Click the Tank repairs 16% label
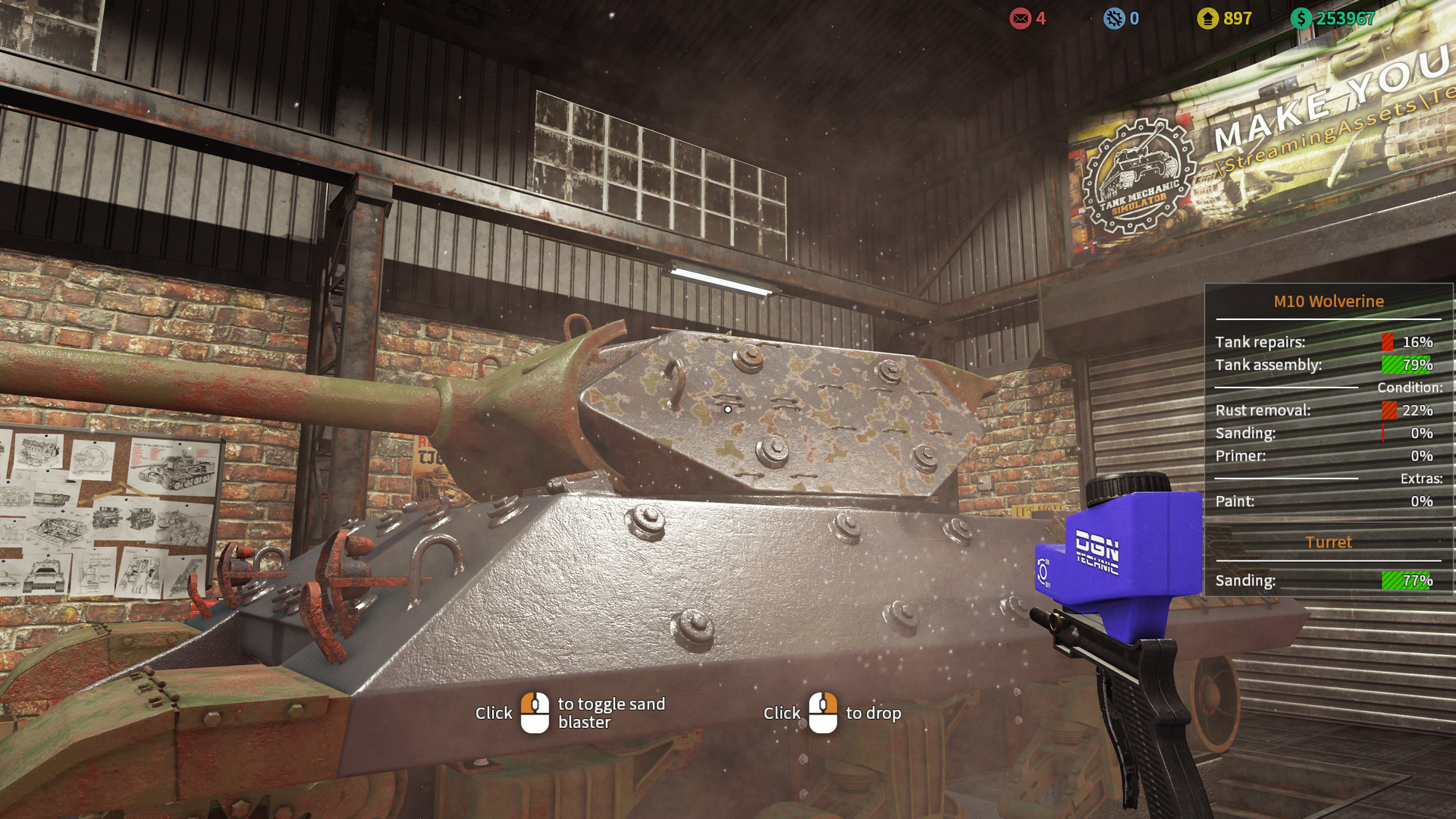This screenshot has height=819, width=1456. (1259, 342)
